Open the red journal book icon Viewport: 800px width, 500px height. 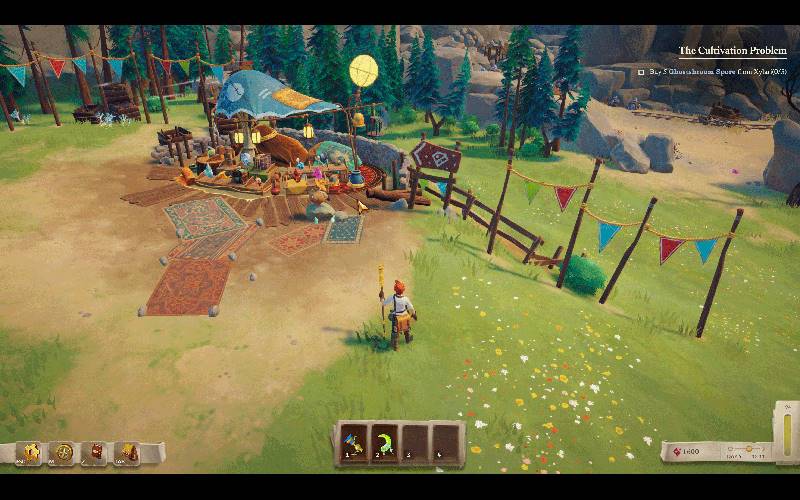tap(96, 452)
